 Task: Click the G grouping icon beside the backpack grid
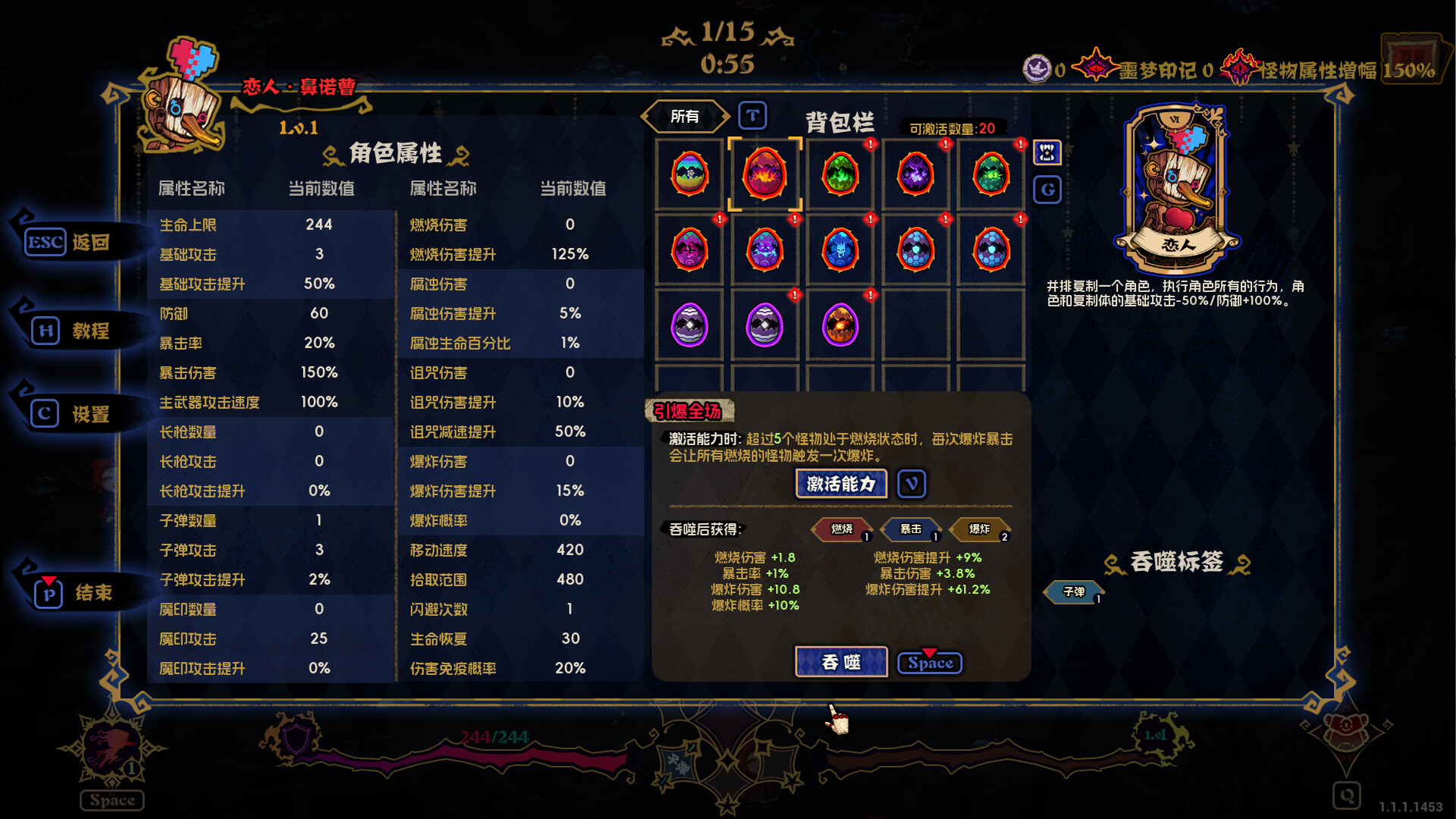pyautogui.click(x=1047, y=190)
